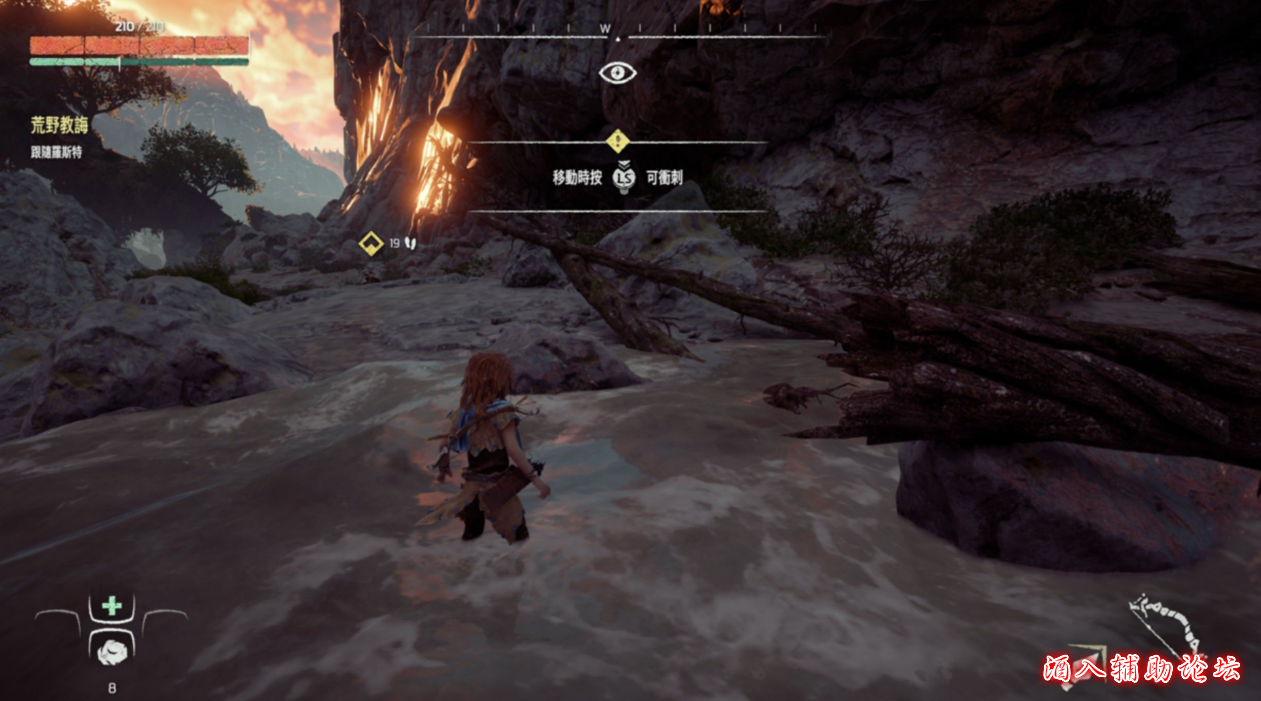
Task: Open the red forum watermark text
Action: [1140, 668]
